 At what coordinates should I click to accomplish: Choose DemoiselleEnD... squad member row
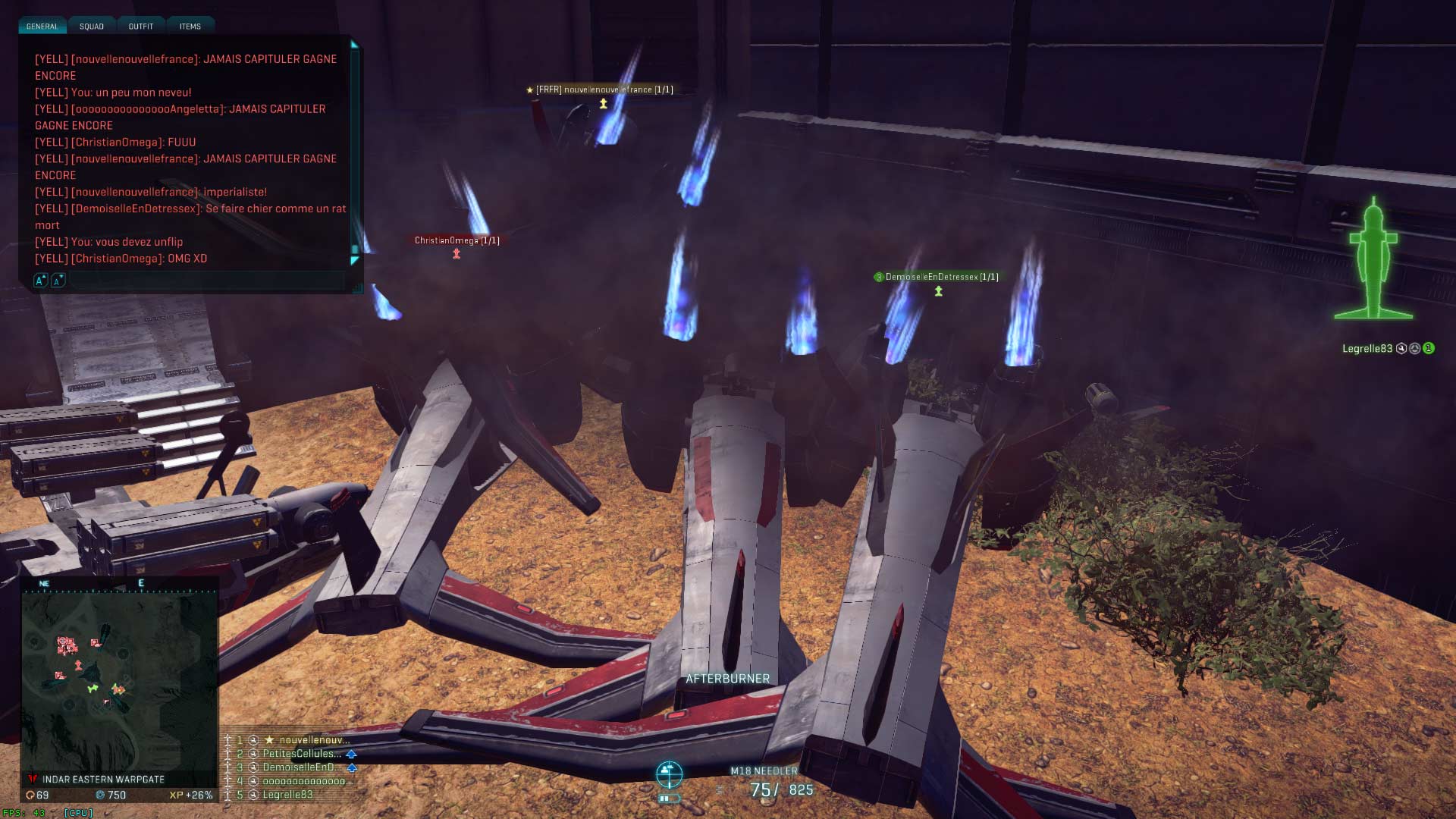coord(301,767)
